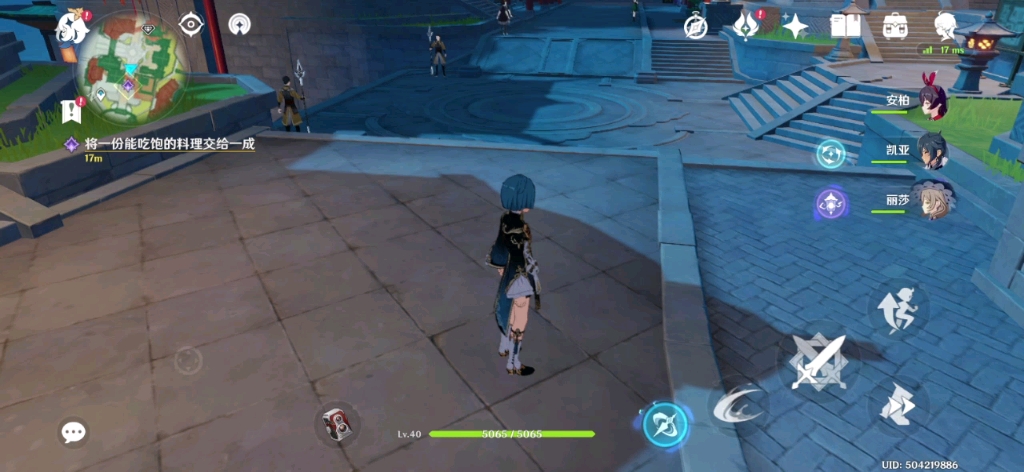This screenshot has width=1024, height=472.
Task: Open the character screen head icon
Action: tap(945, 26)
